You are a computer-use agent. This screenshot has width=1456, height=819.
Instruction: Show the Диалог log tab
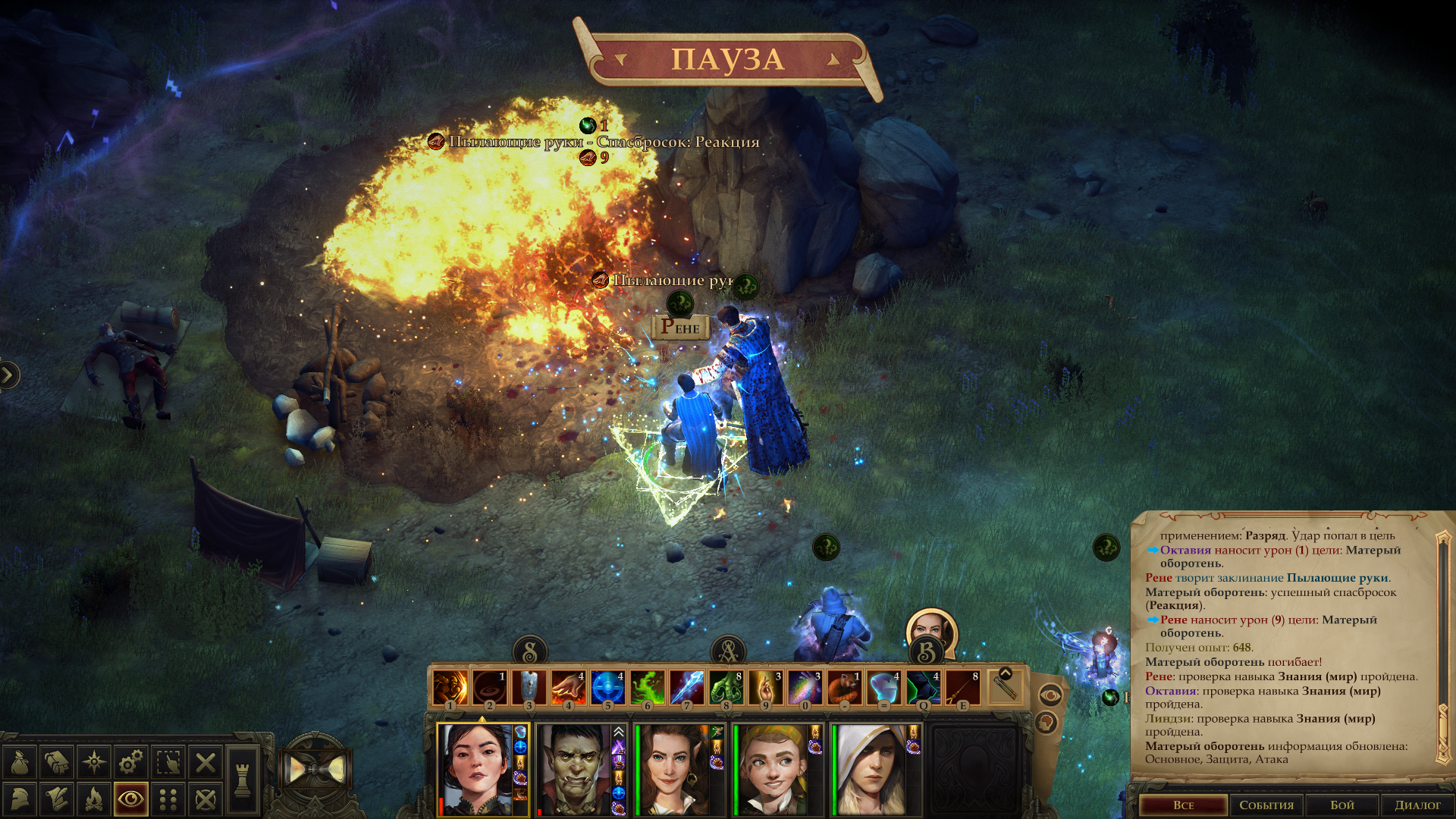pyautogui.click(x=1417, y=805)
